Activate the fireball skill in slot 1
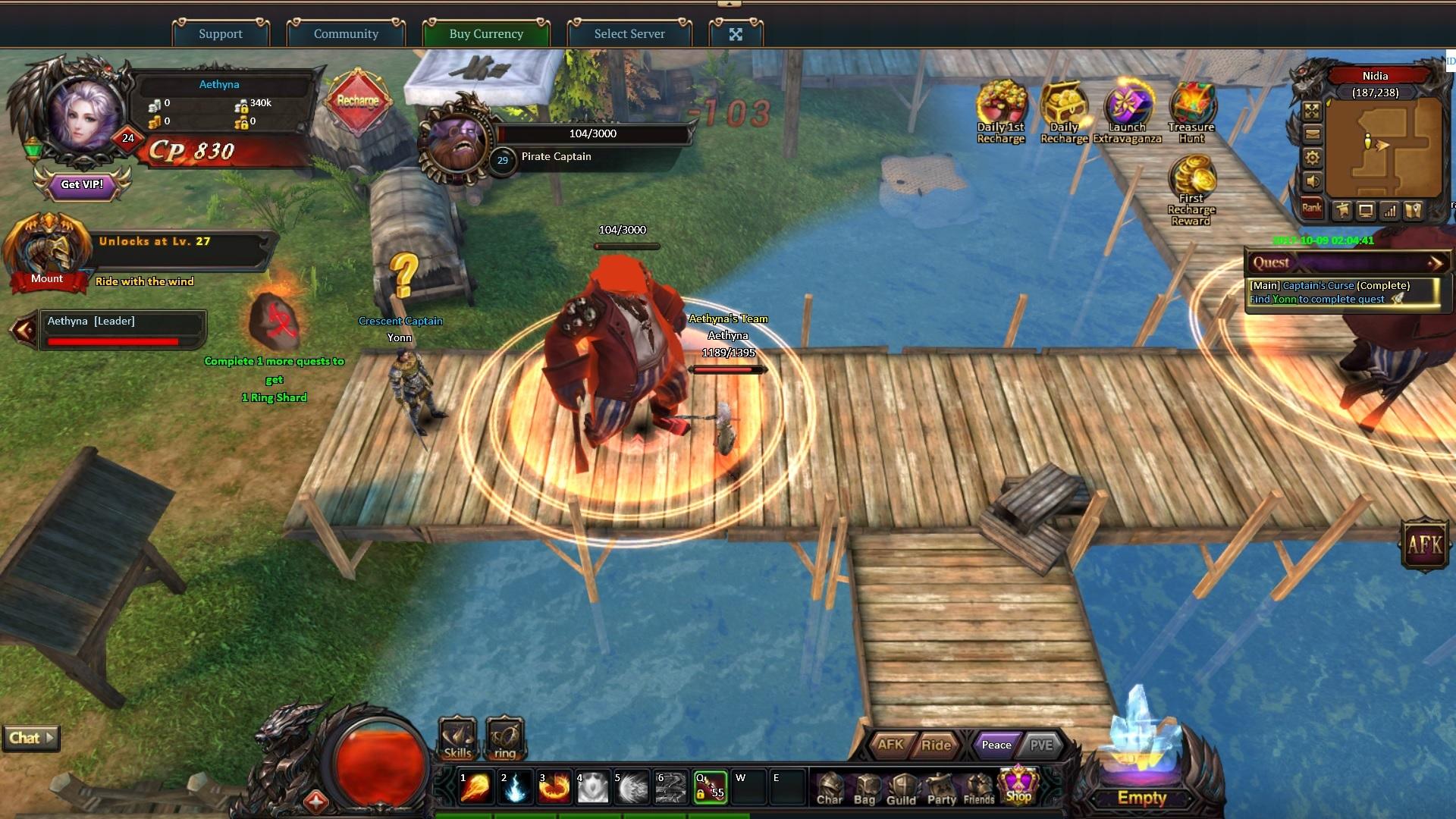1456x819 pixels. point(475,787)
